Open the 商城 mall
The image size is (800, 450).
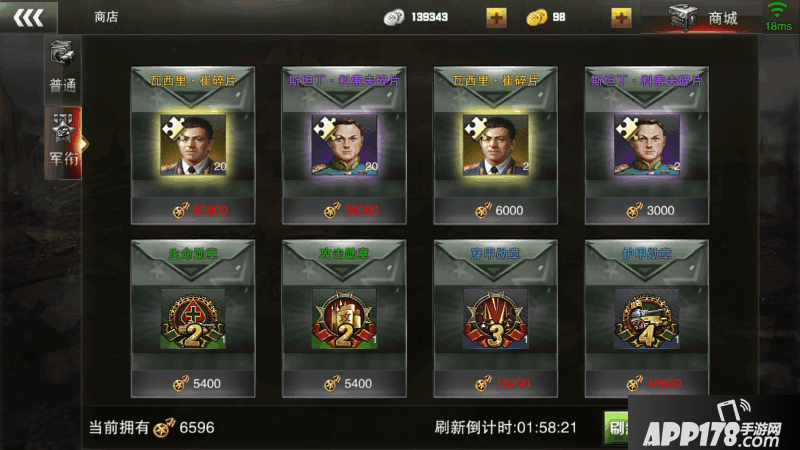click(x=703, y=18)
